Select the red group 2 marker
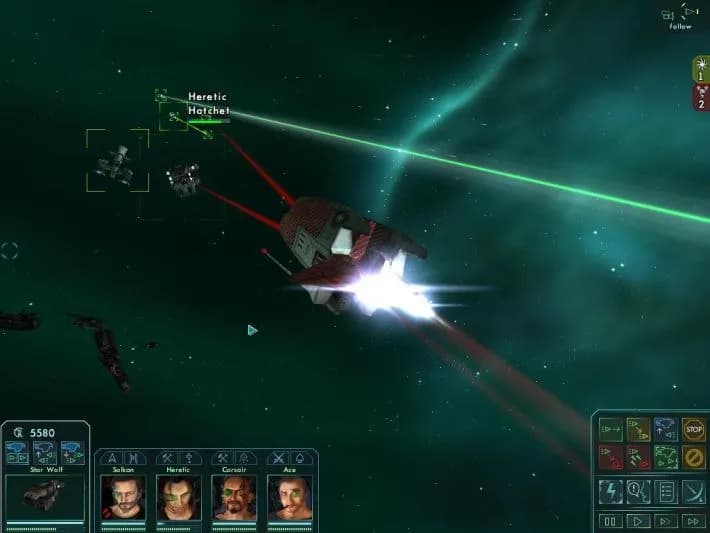This screenshot has width=710, height=533. coord(701,95)
